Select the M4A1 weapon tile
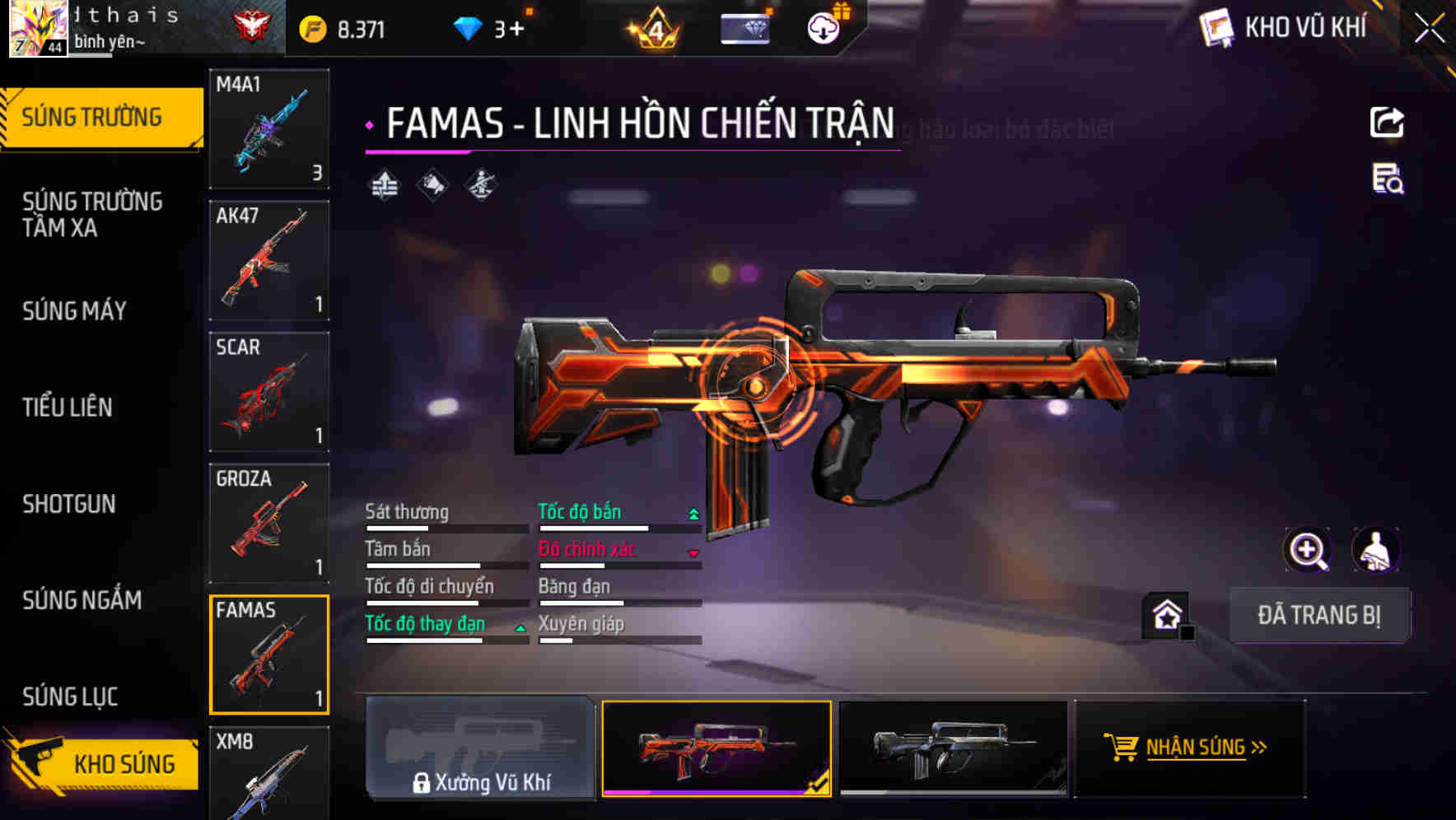The height and width of the screenshot is (820, 1456). [x=269, y=128]
